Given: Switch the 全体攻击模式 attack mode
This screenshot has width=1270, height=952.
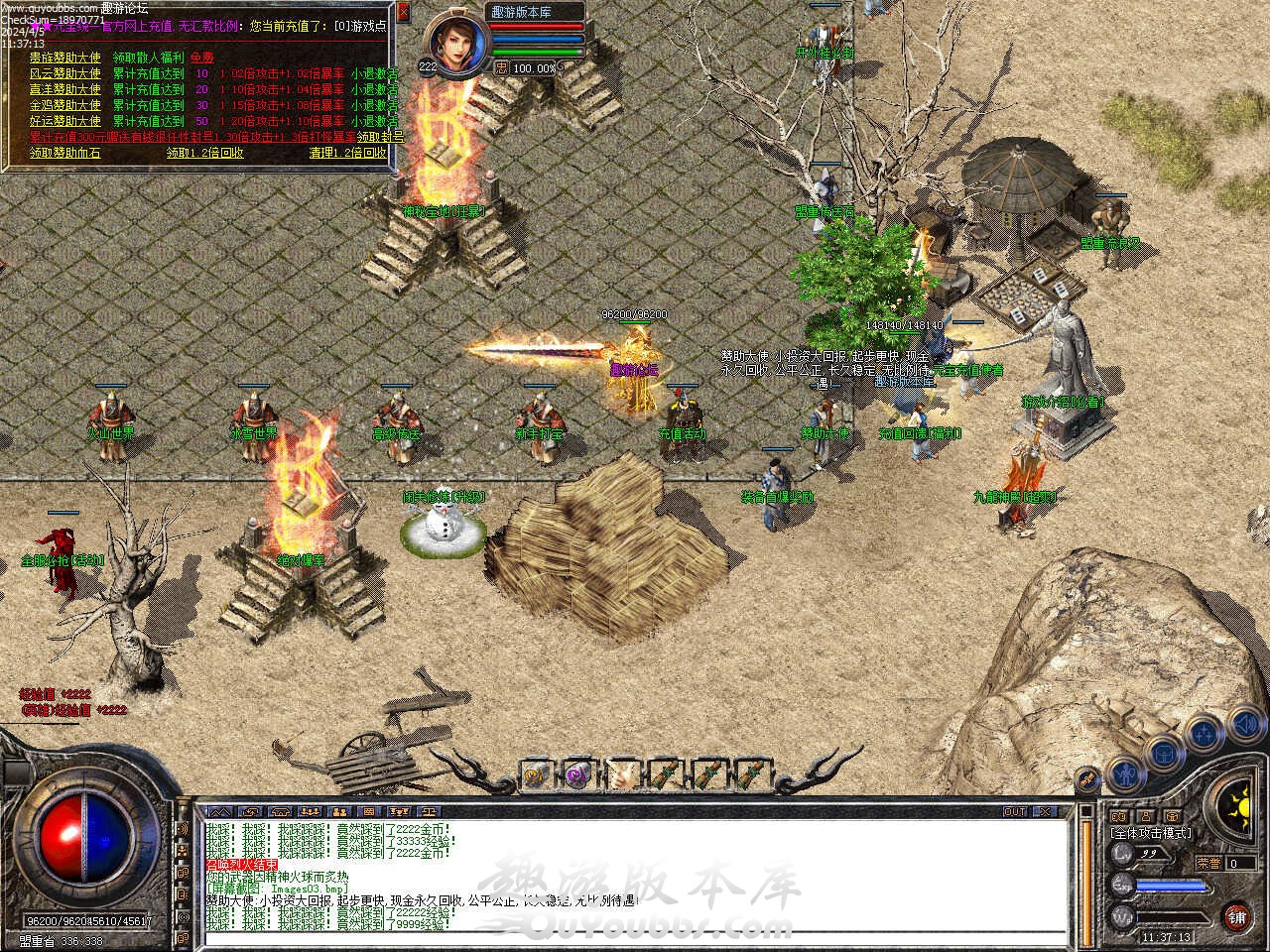Looking at the screenshot, I should pyautogui.click(x=1151, y=833).
